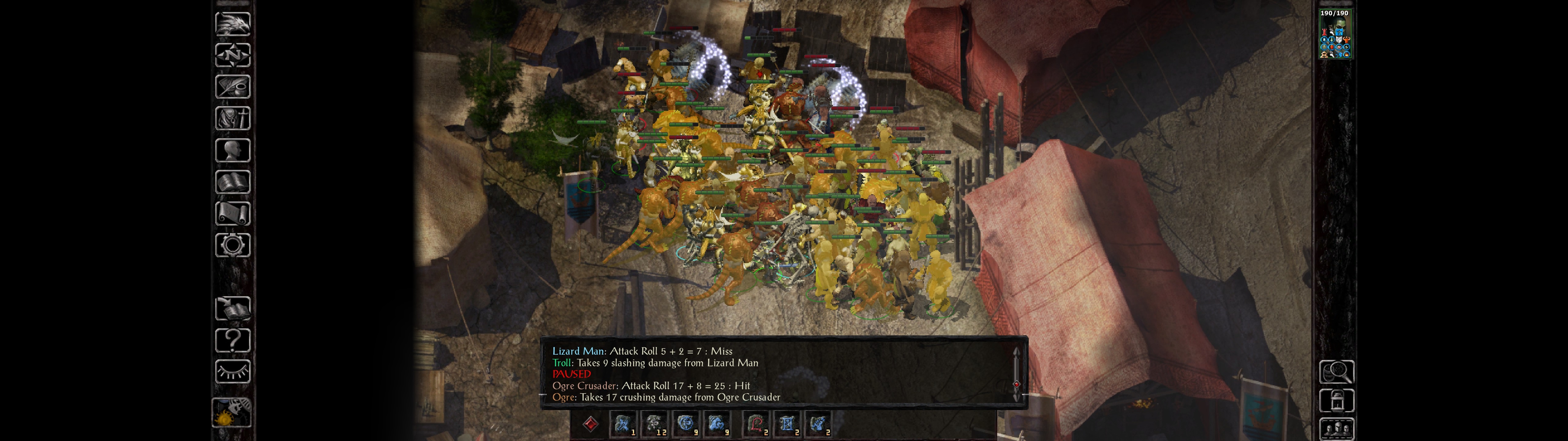This screenshot has height=441, width=1568.
Task: Open the journal with the quill button
Action: coord(232,86)
